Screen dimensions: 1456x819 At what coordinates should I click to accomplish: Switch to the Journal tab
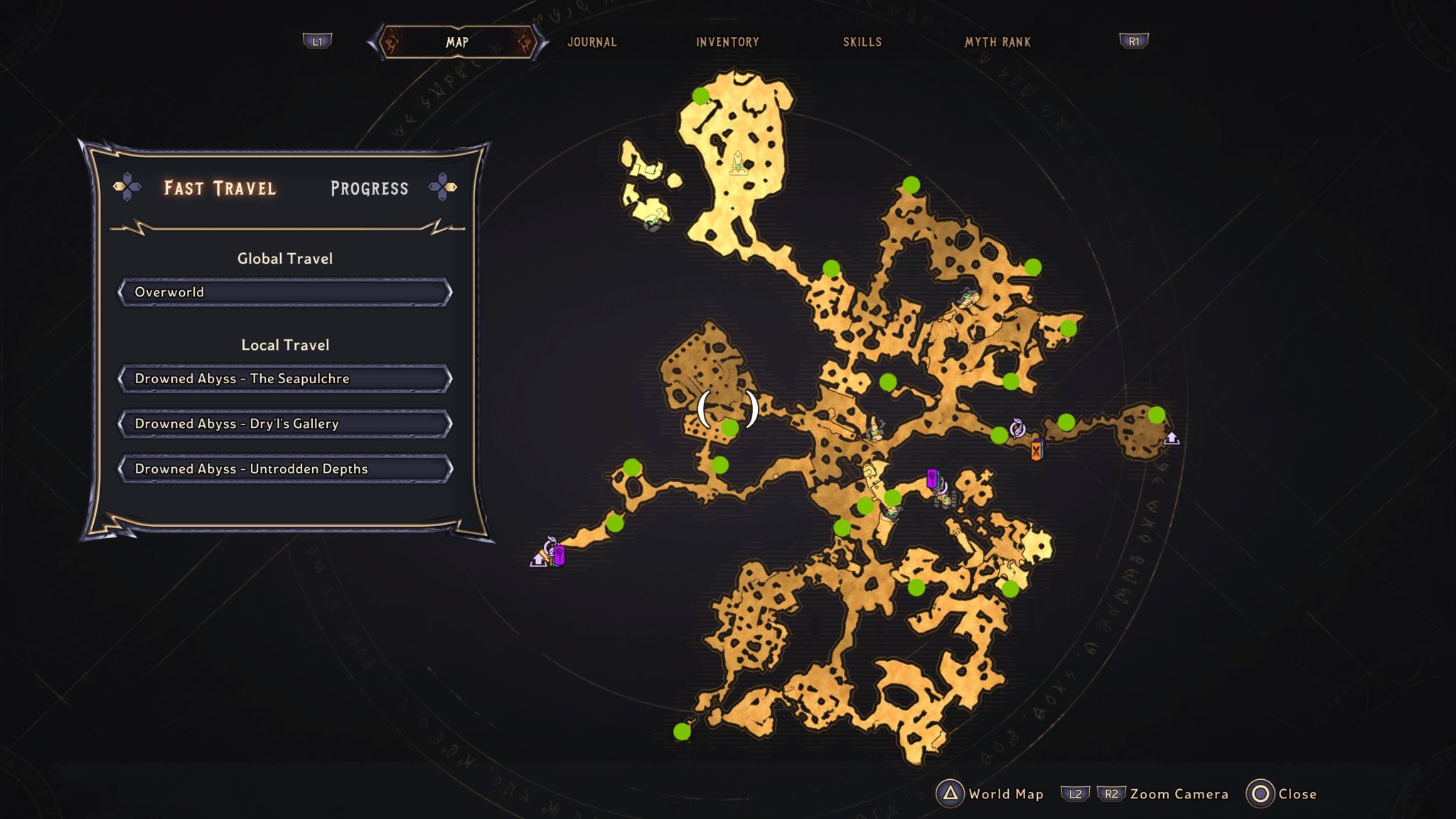coord(591,42)
